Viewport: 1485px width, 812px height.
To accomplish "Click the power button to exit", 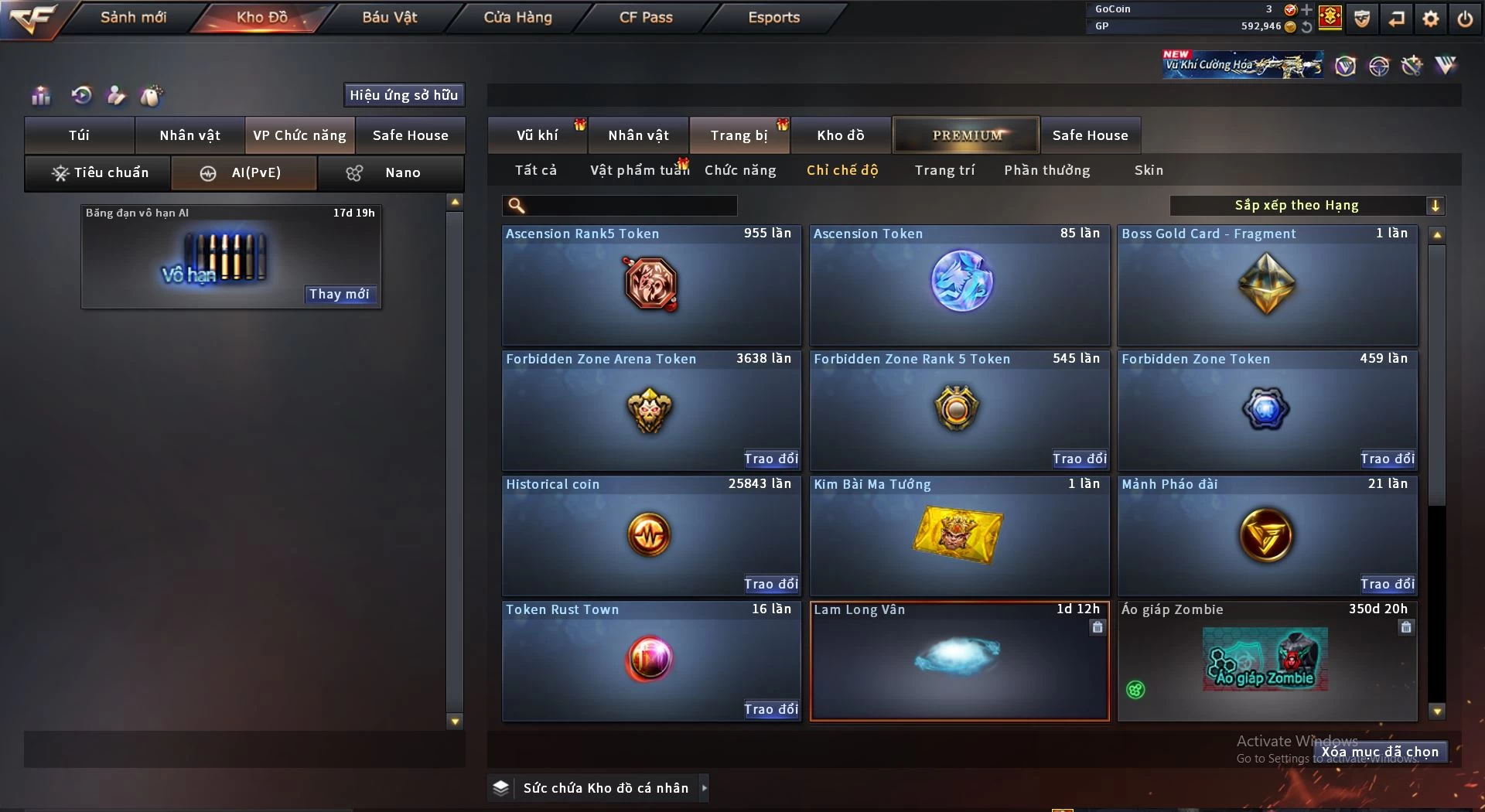I will [1465, 19].
